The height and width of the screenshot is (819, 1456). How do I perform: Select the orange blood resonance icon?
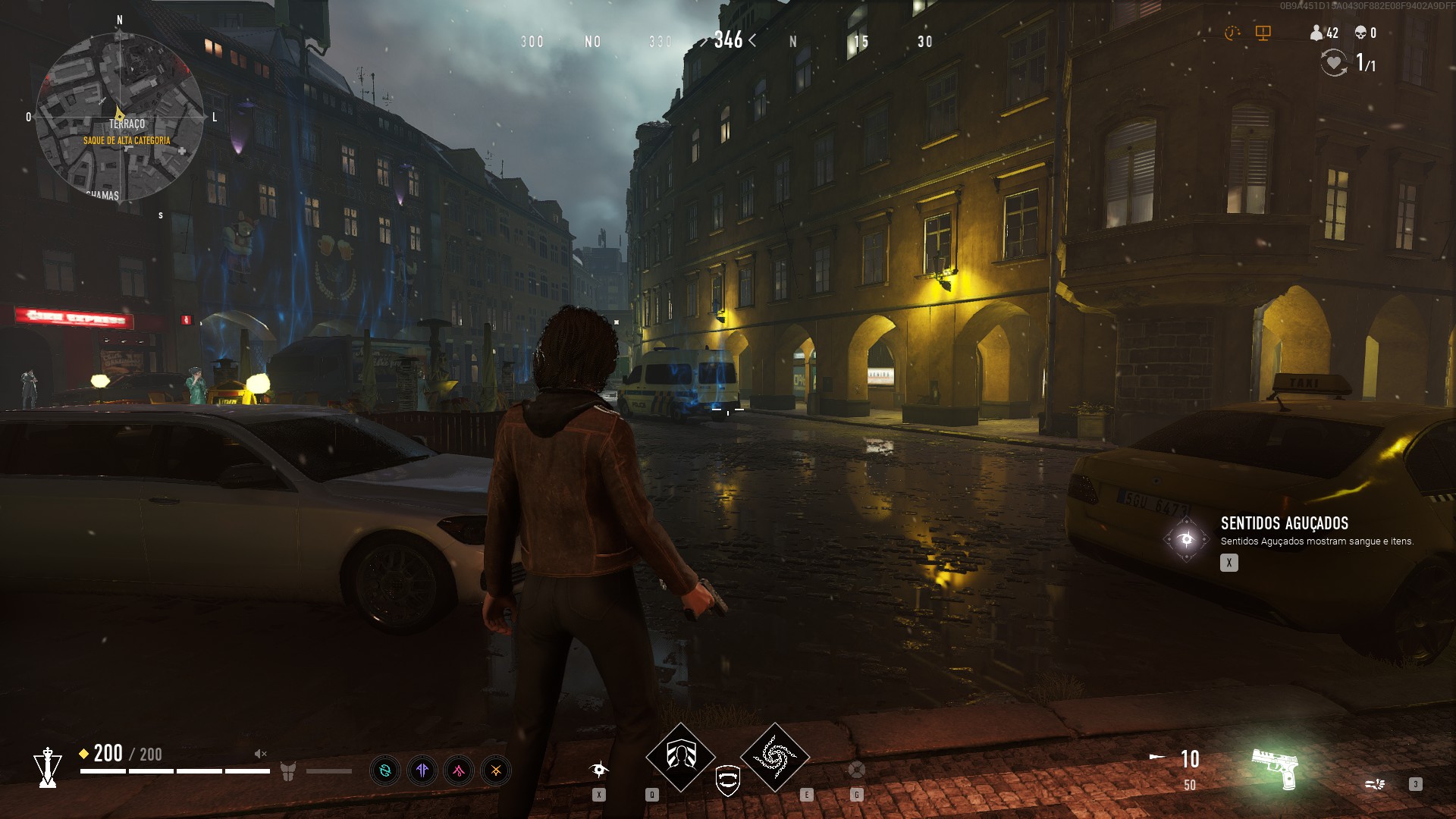click(496, 771)
